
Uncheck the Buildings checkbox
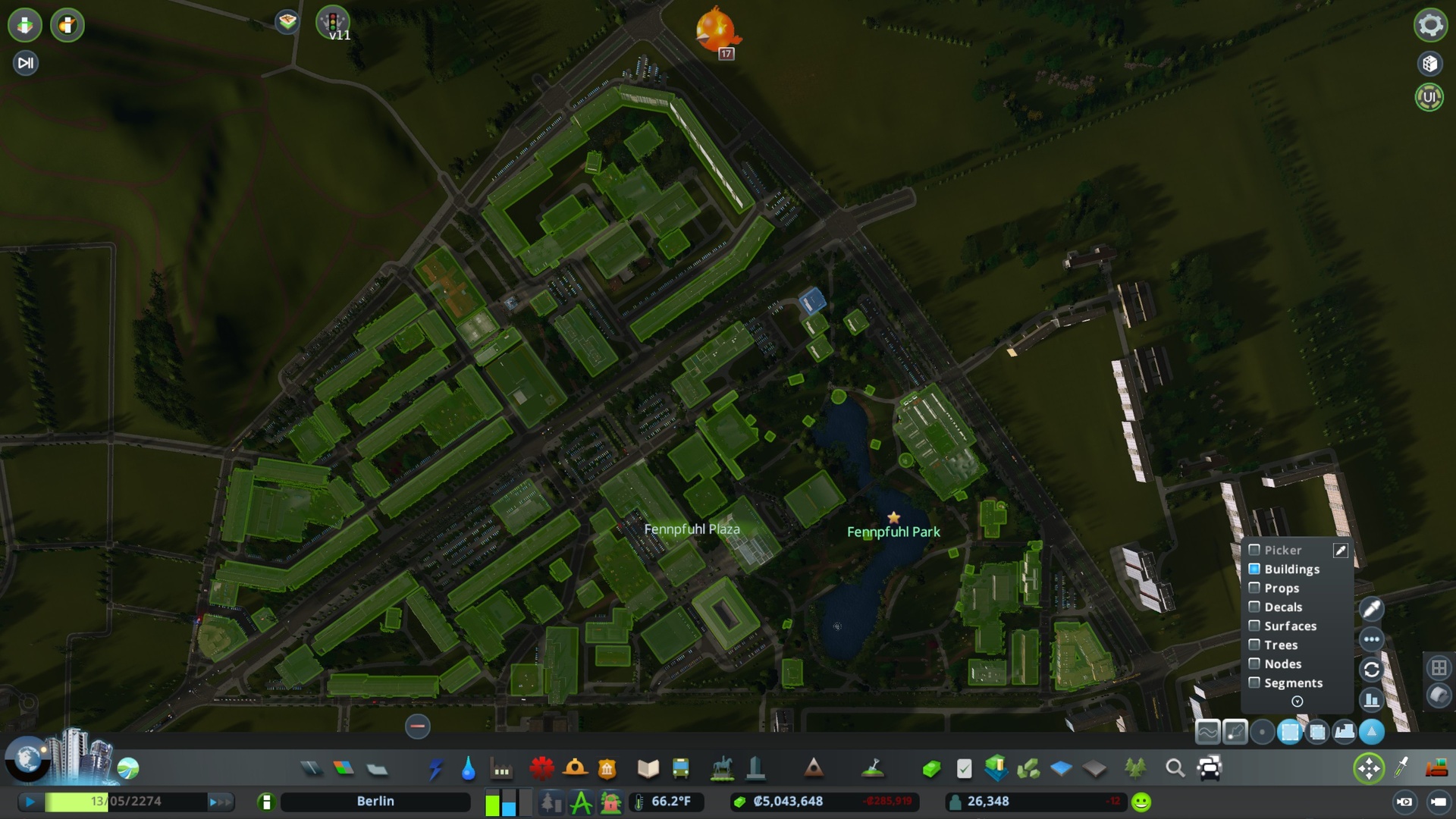(x=1254, y=570)
